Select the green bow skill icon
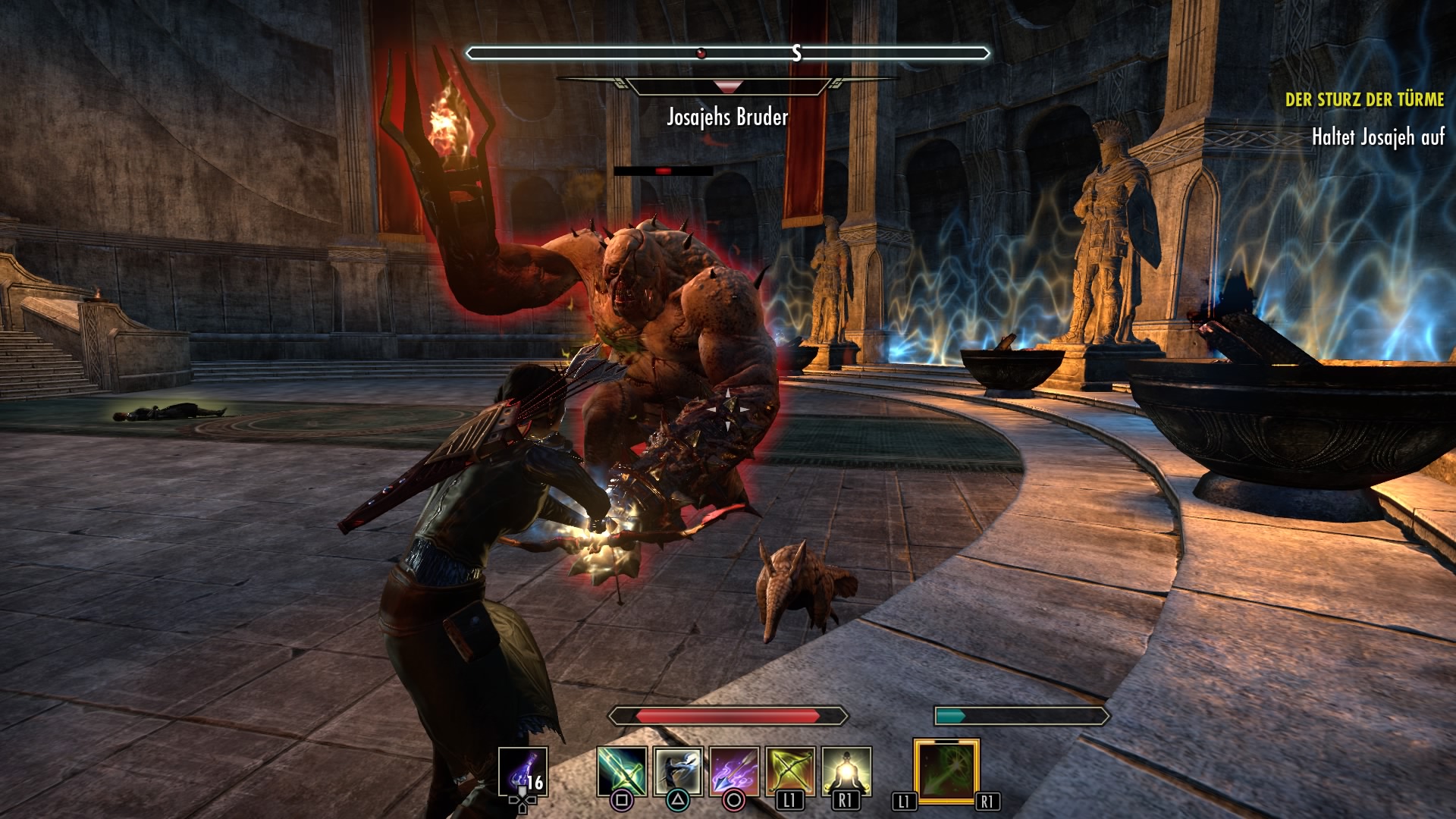The height and width of the screenshot is (819, 1456). pos(790,771)
